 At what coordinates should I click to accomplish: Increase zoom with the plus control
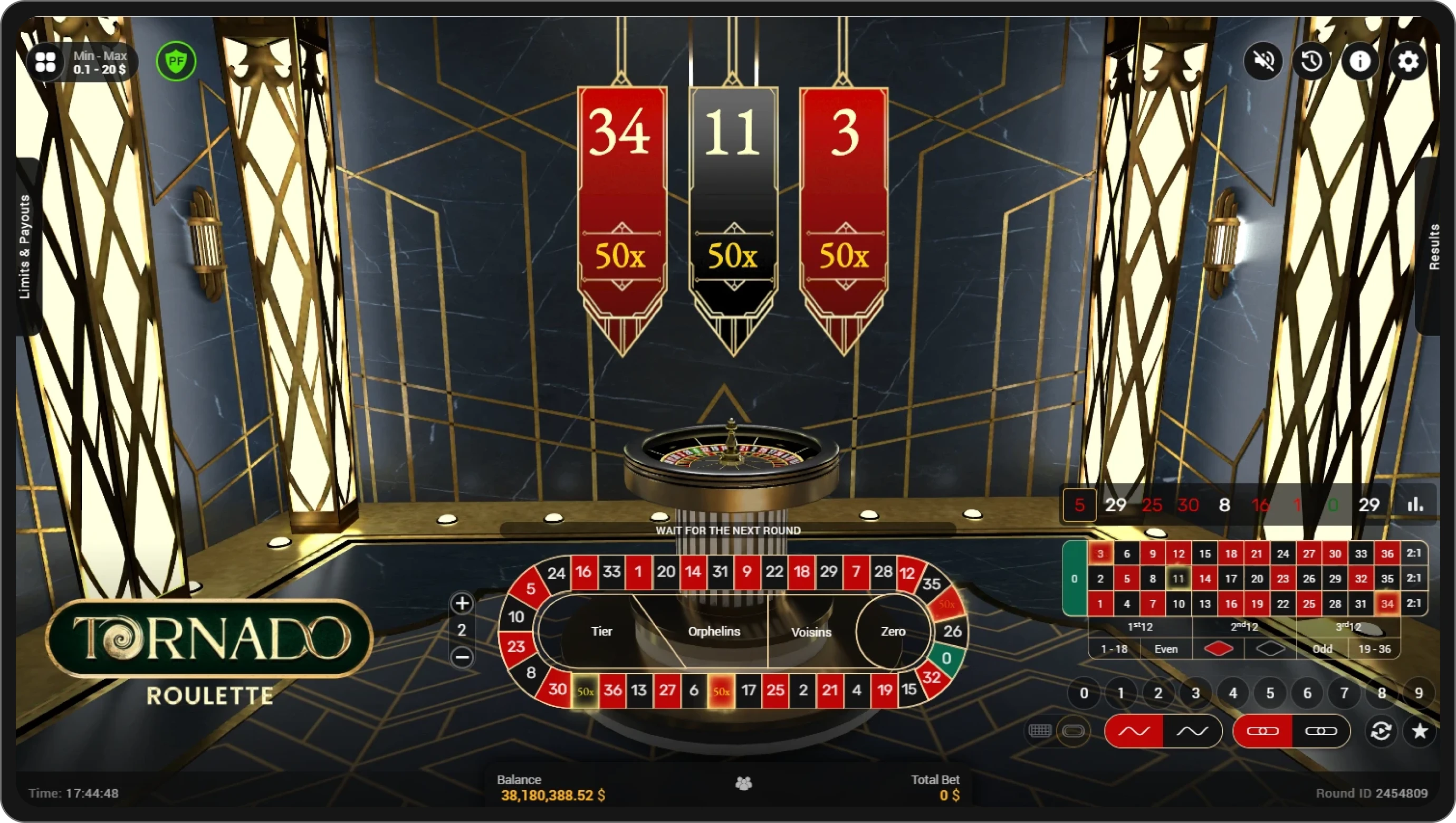click(462, 604)
